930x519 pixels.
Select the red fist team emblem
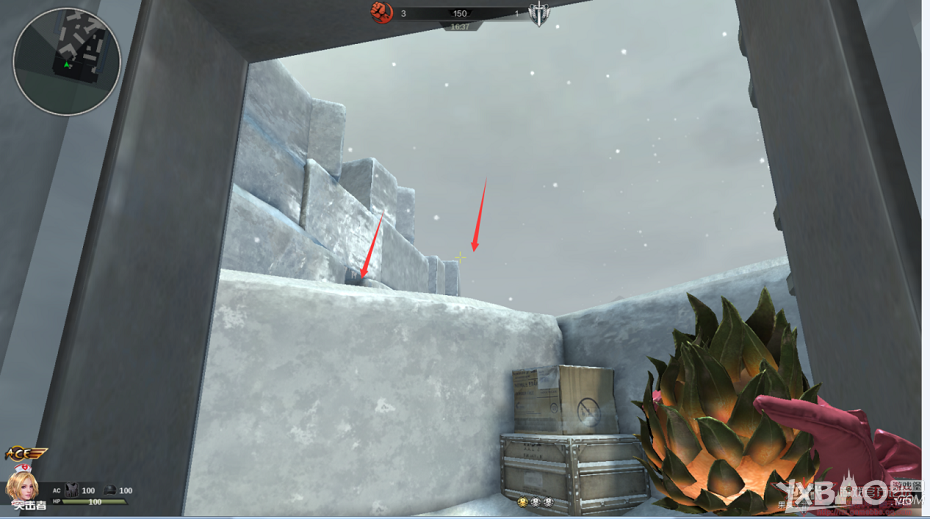pos(381,12)
